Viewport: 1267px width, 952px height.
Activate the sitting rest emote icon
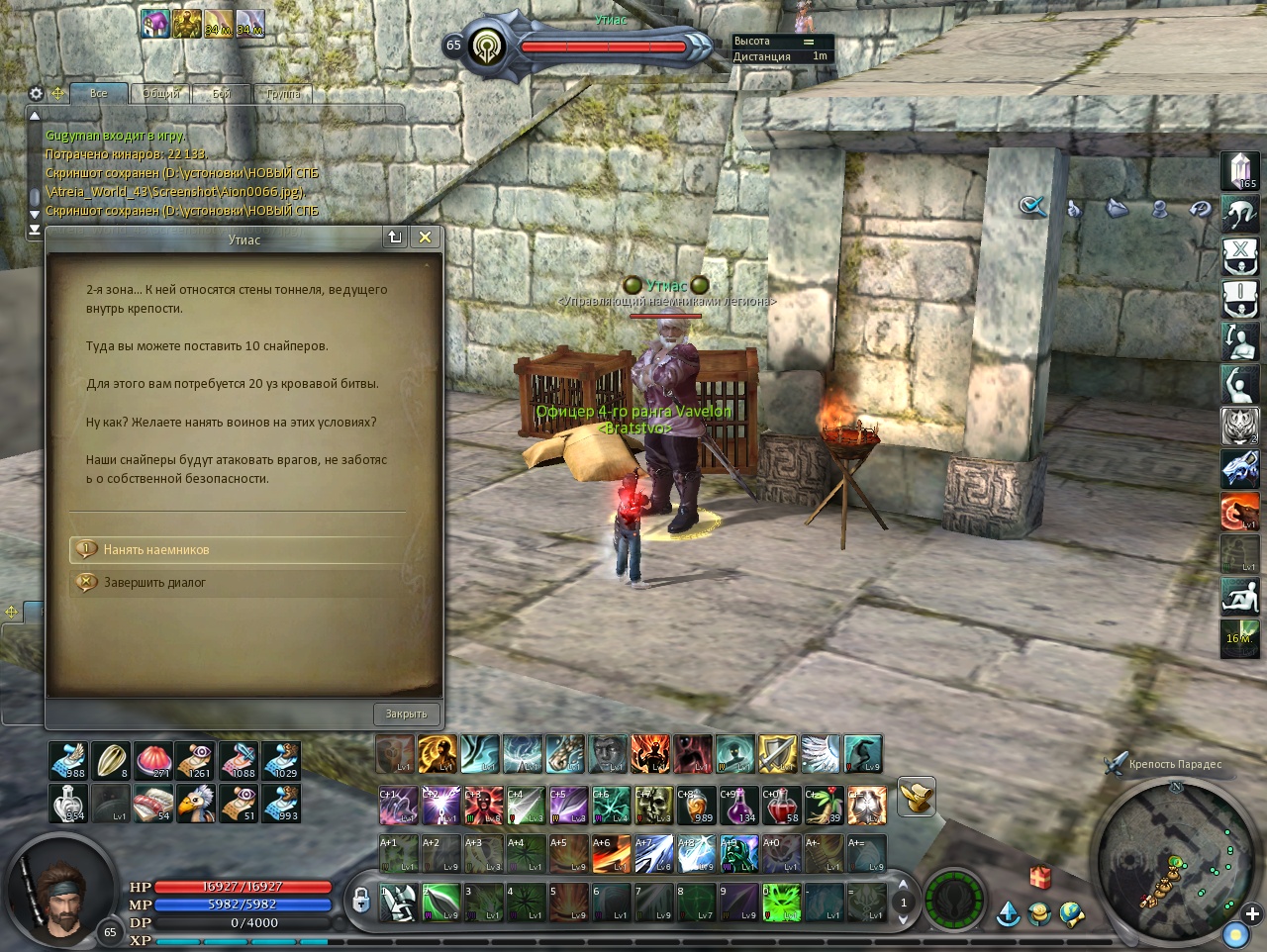[1239, 597]
